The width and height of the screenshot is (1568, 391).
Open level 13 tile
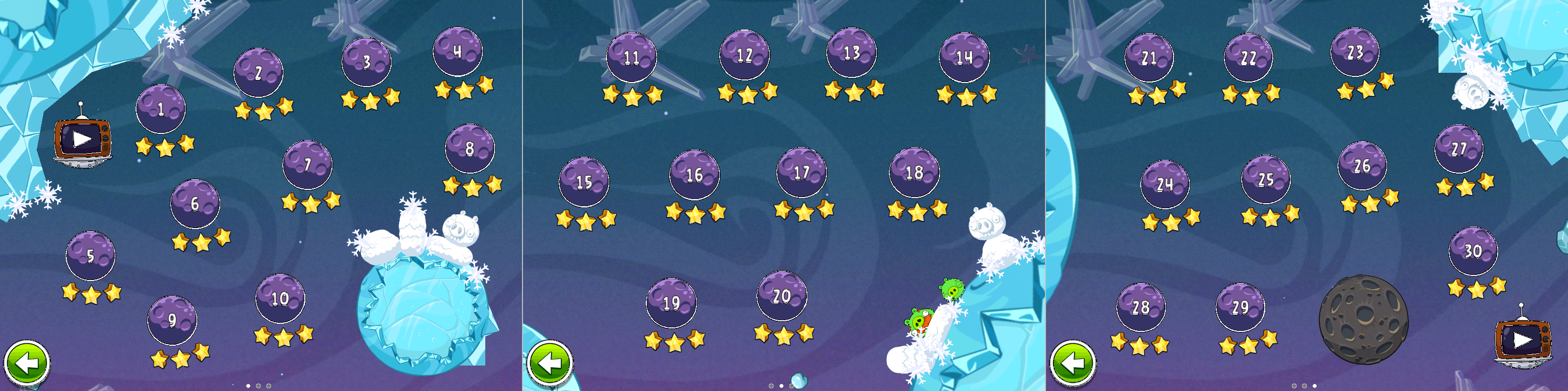pyautogui.click(x=851, y=52)
